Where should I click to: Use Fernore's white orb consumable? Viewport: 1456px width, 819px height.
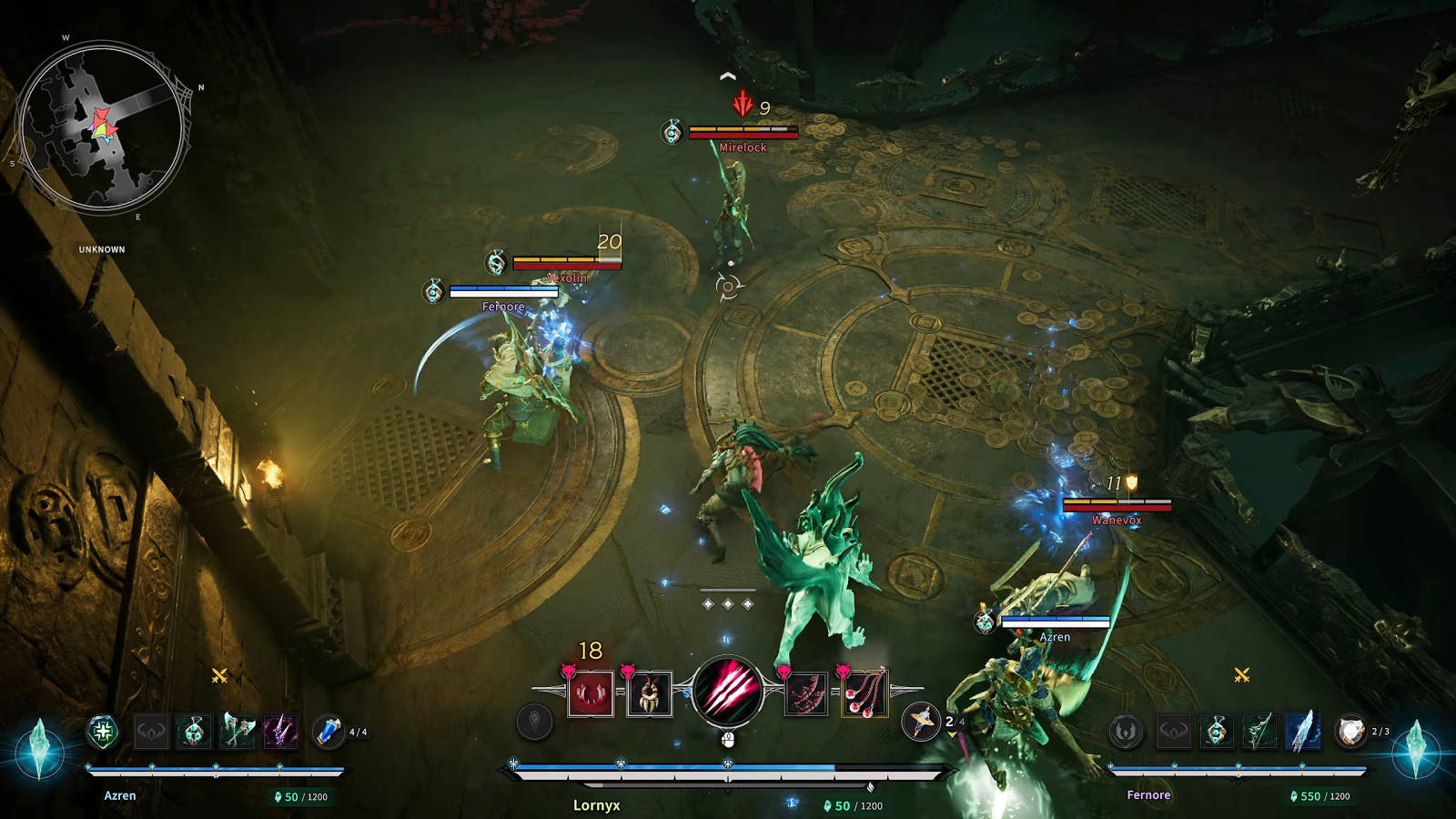(x=1350, y=731)
